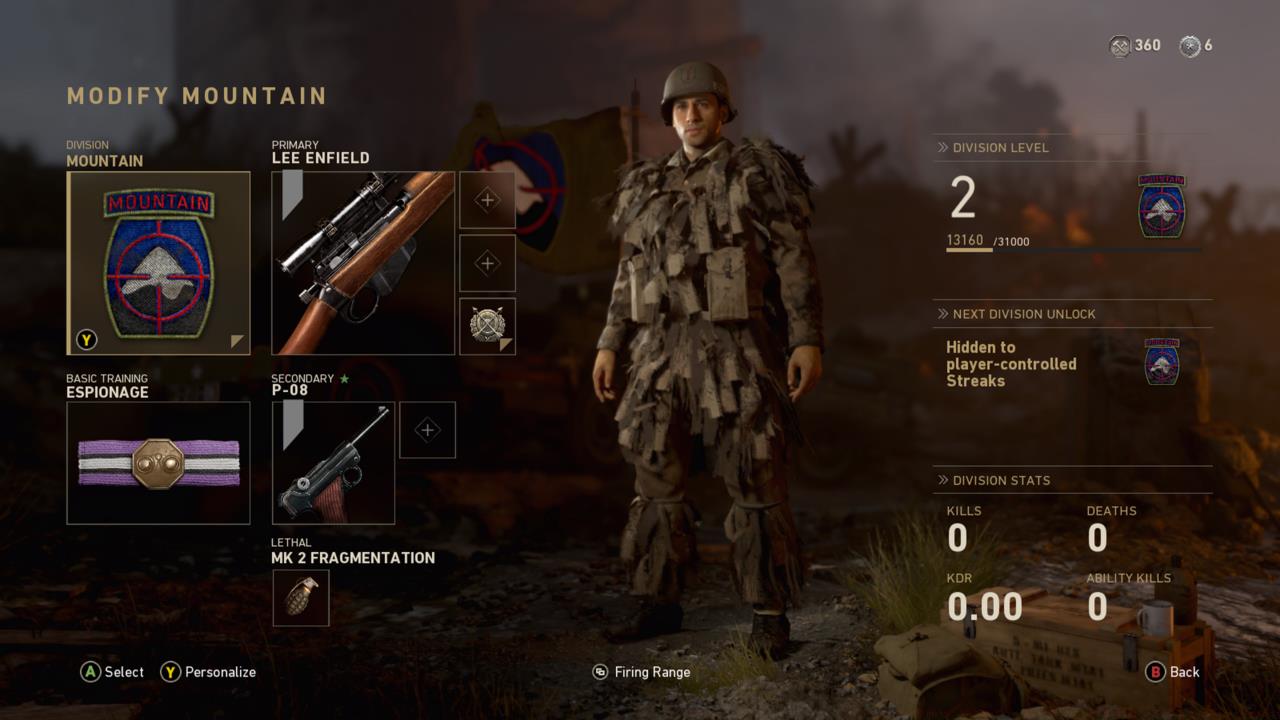The image size is (1280, 720).
Task: Add an attachment to the P-08 pistol
Action: 427,430
